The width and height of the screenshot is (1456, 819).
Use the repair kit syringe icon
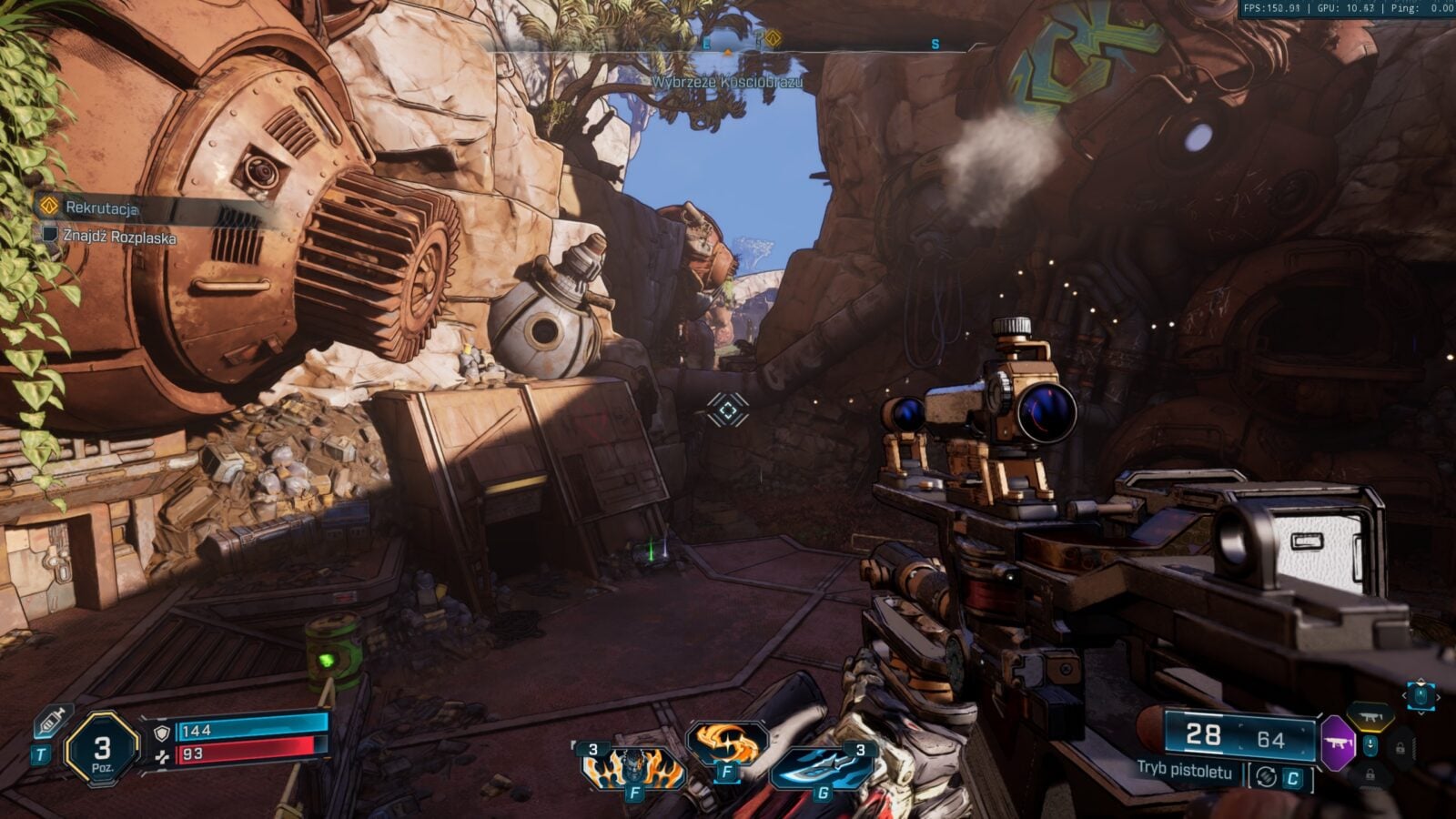pyautogui.click(x=52, y=722)
